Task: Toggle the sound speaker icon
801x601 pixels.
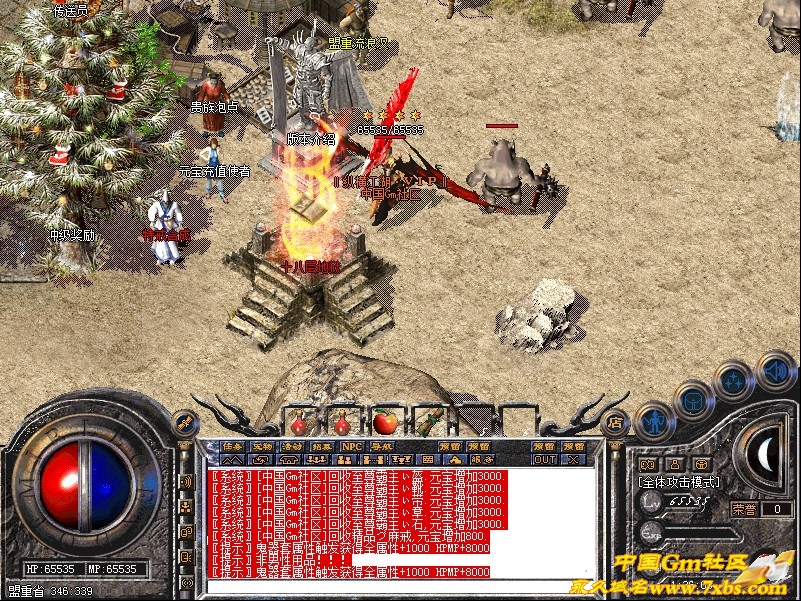Action: coord(776,370)
